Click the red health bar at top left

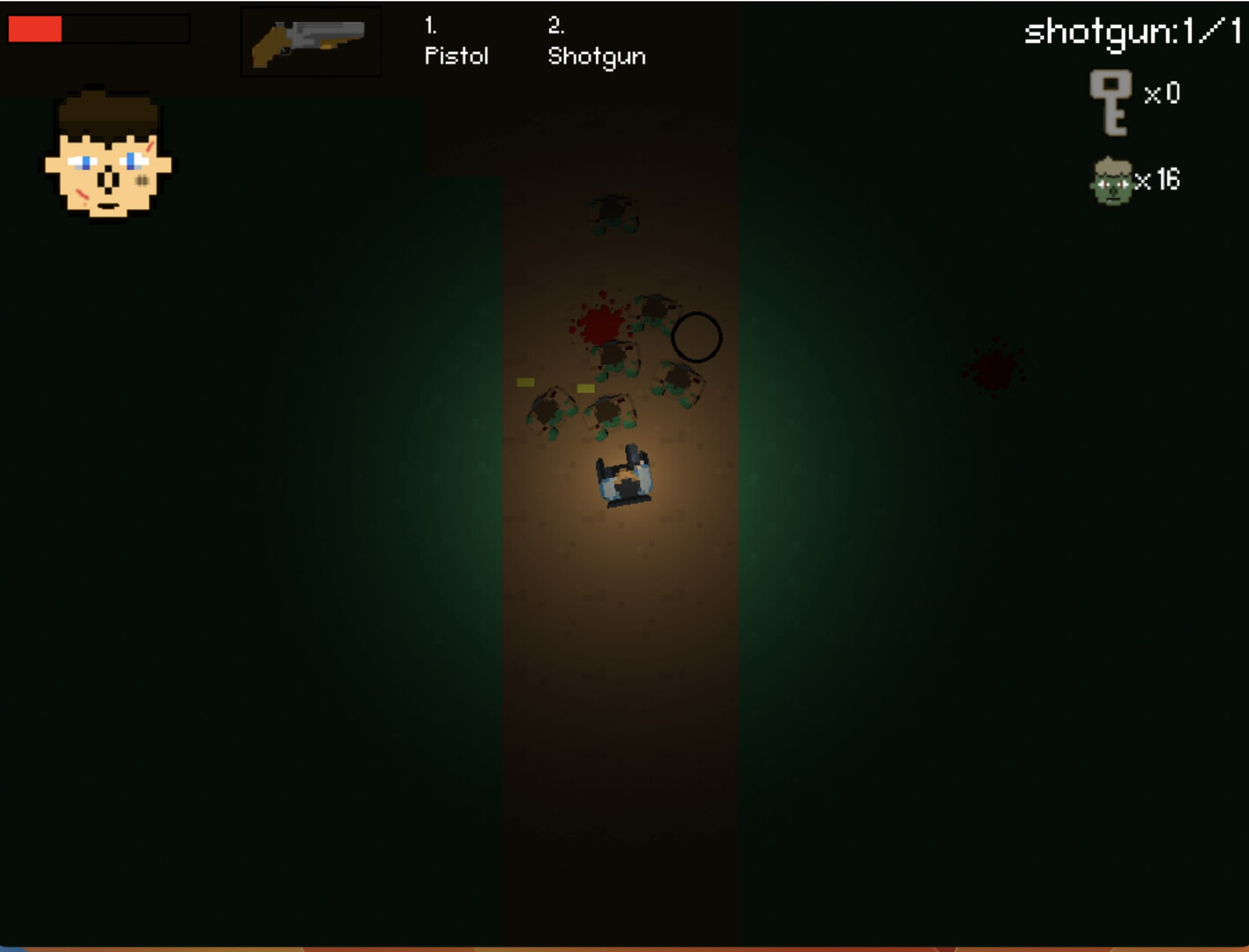coord(35,29)
